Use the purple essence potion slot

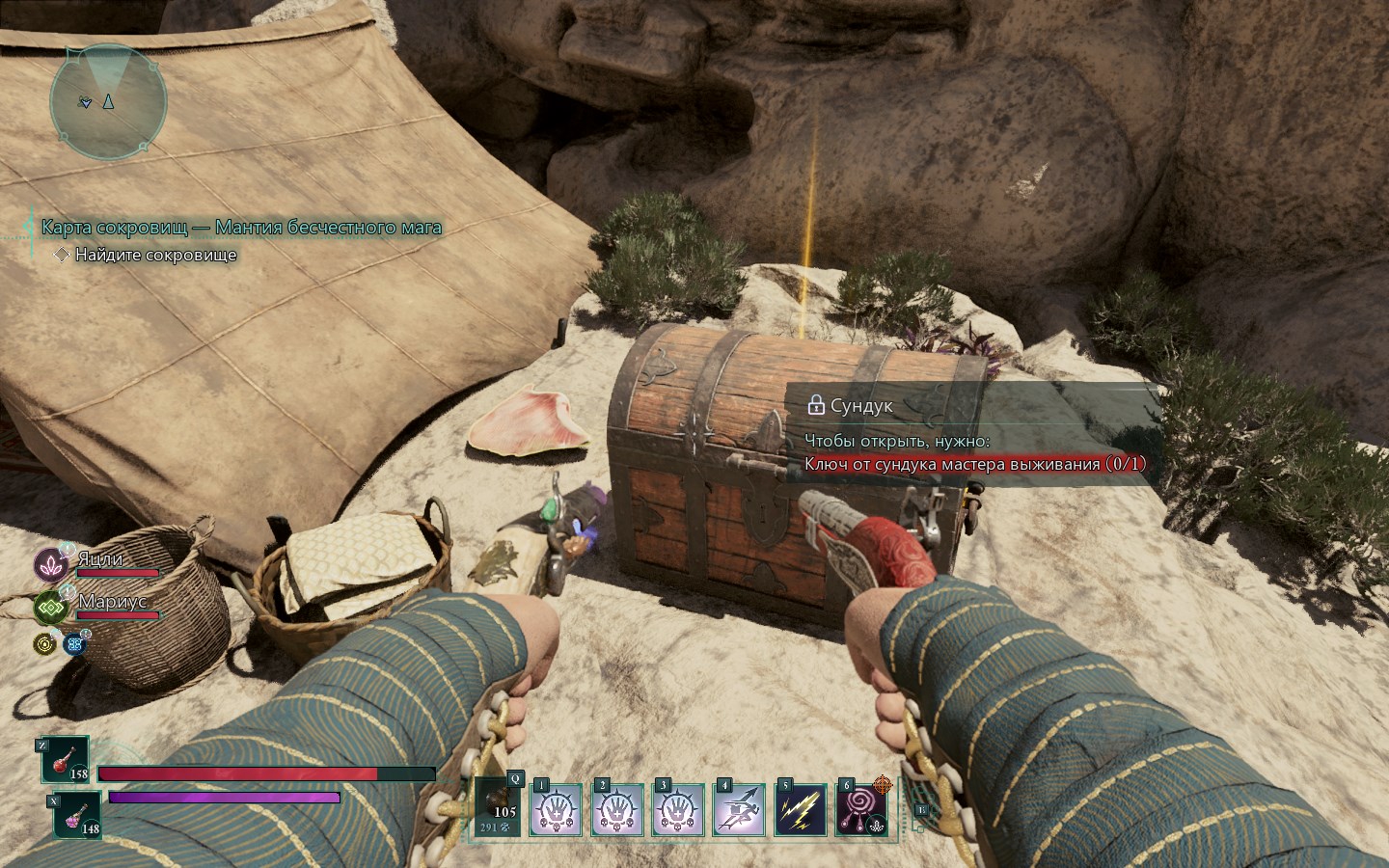click(76, 814)
